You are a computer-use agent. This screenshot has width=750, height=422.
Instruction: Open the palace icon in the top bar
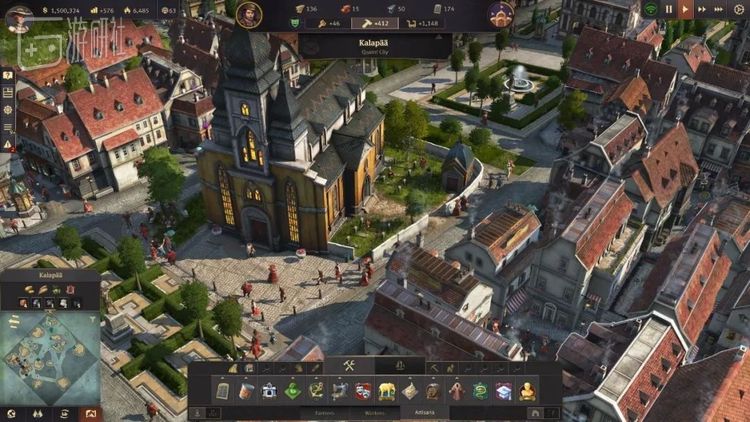tap(500, 13)
